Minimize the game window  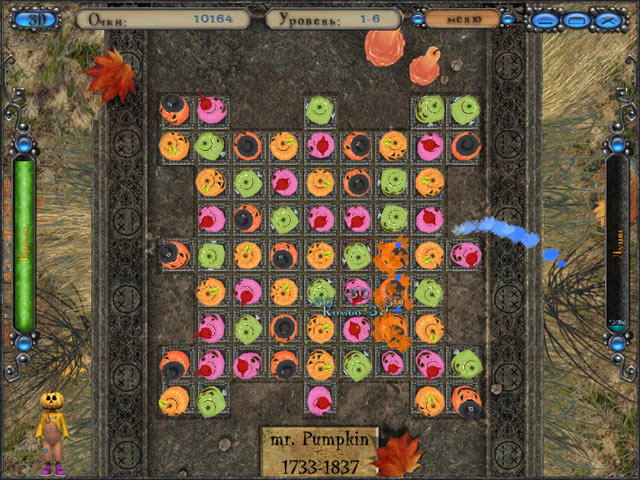[x=545, y=19]
